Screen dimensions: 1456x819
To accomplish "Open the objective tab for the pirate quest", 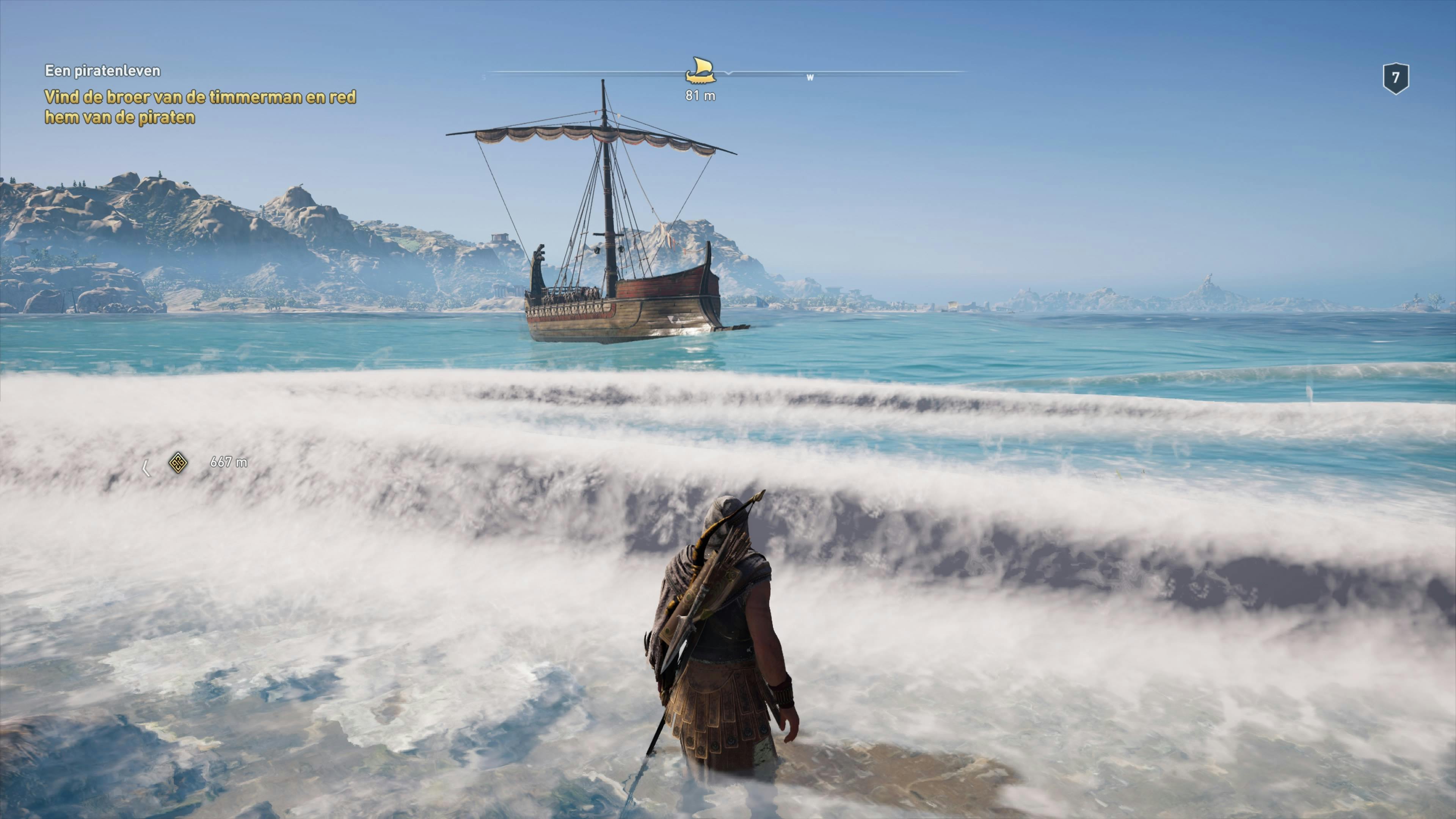I will click(x=103, y=72).
